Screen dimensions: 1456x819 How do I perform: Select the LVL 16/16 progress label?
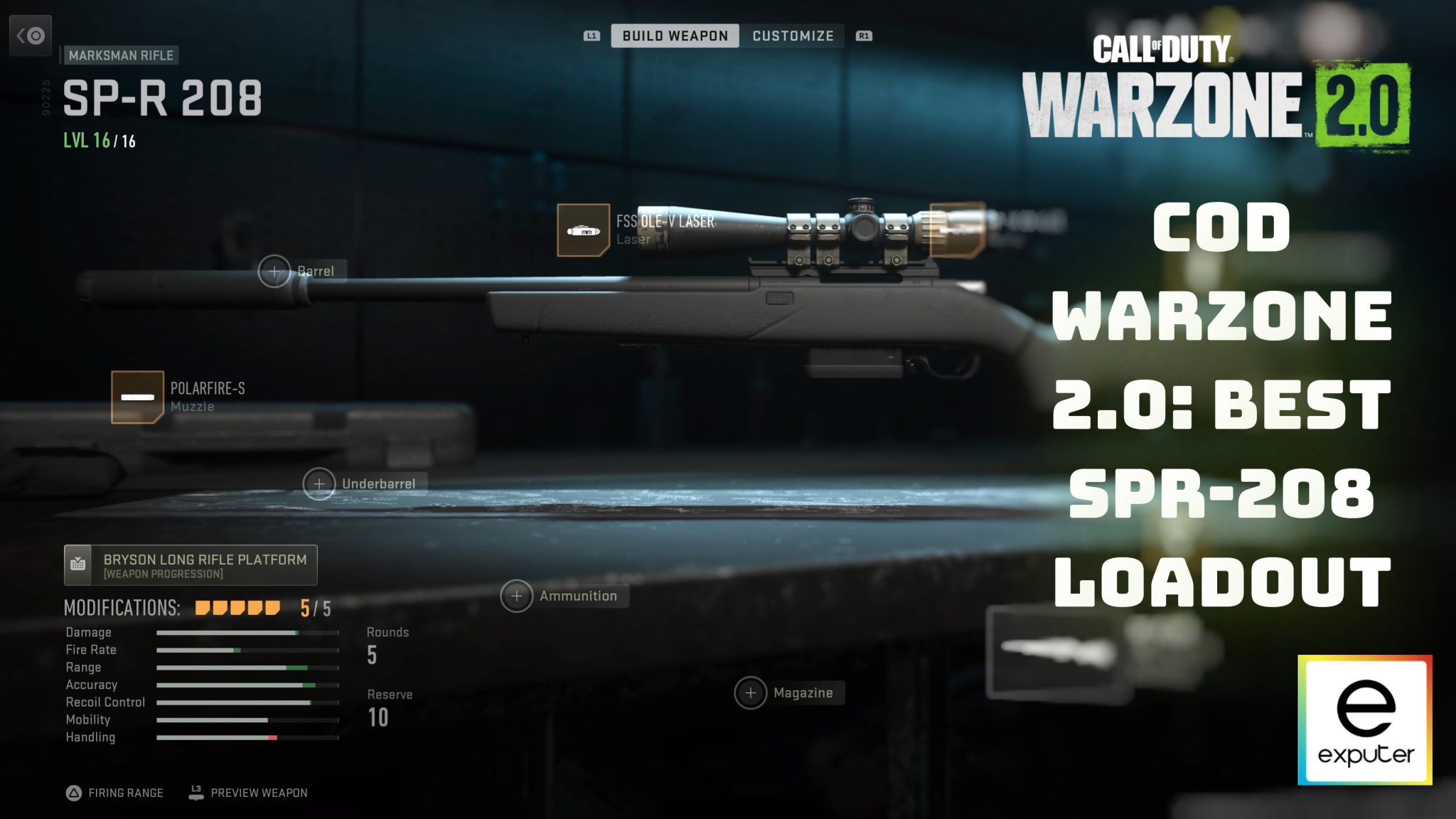[98, 140]
